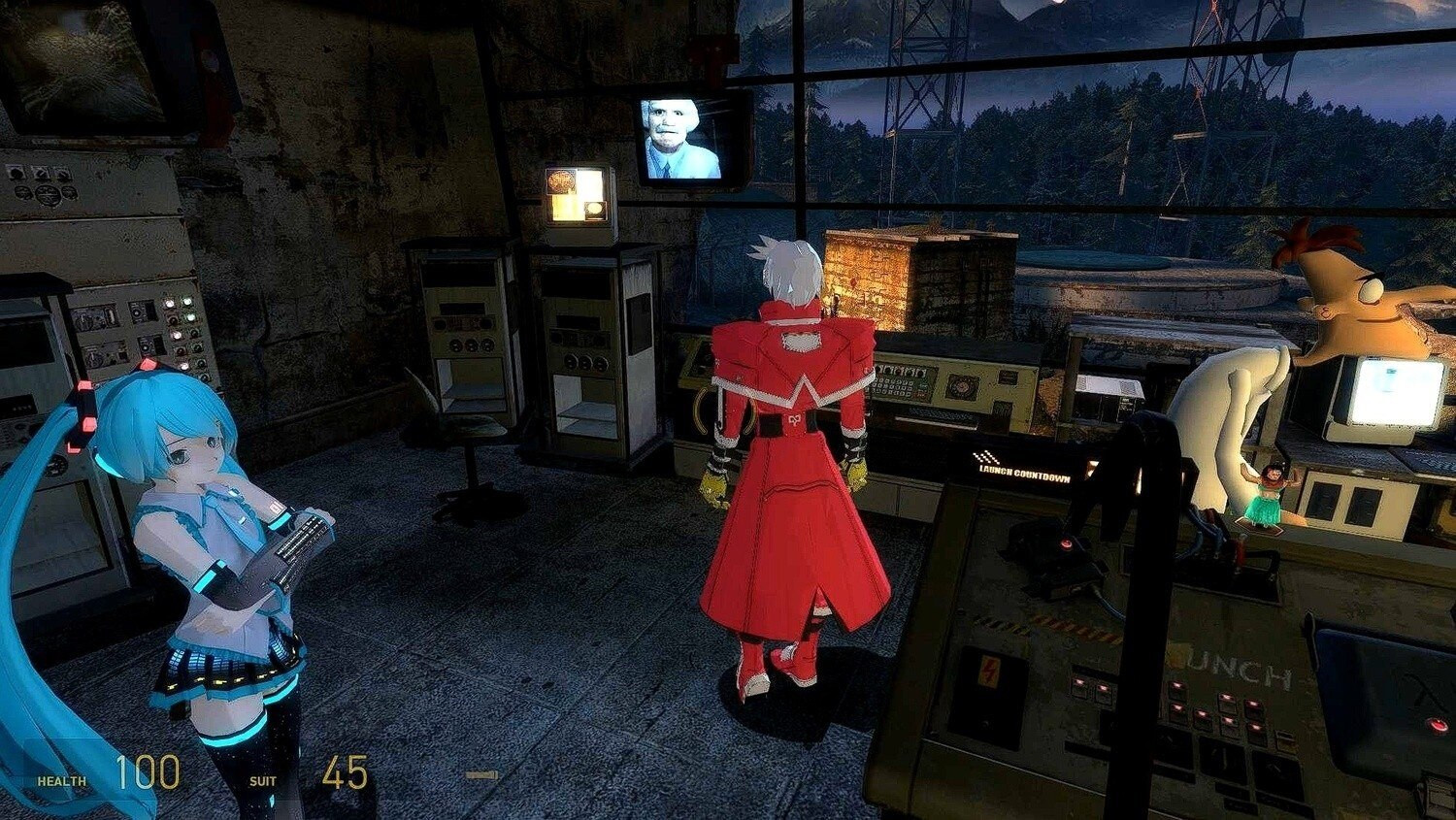
Task: Flip a lit red rocker switch on LAUNCH panel
Action: (1177, 686)
